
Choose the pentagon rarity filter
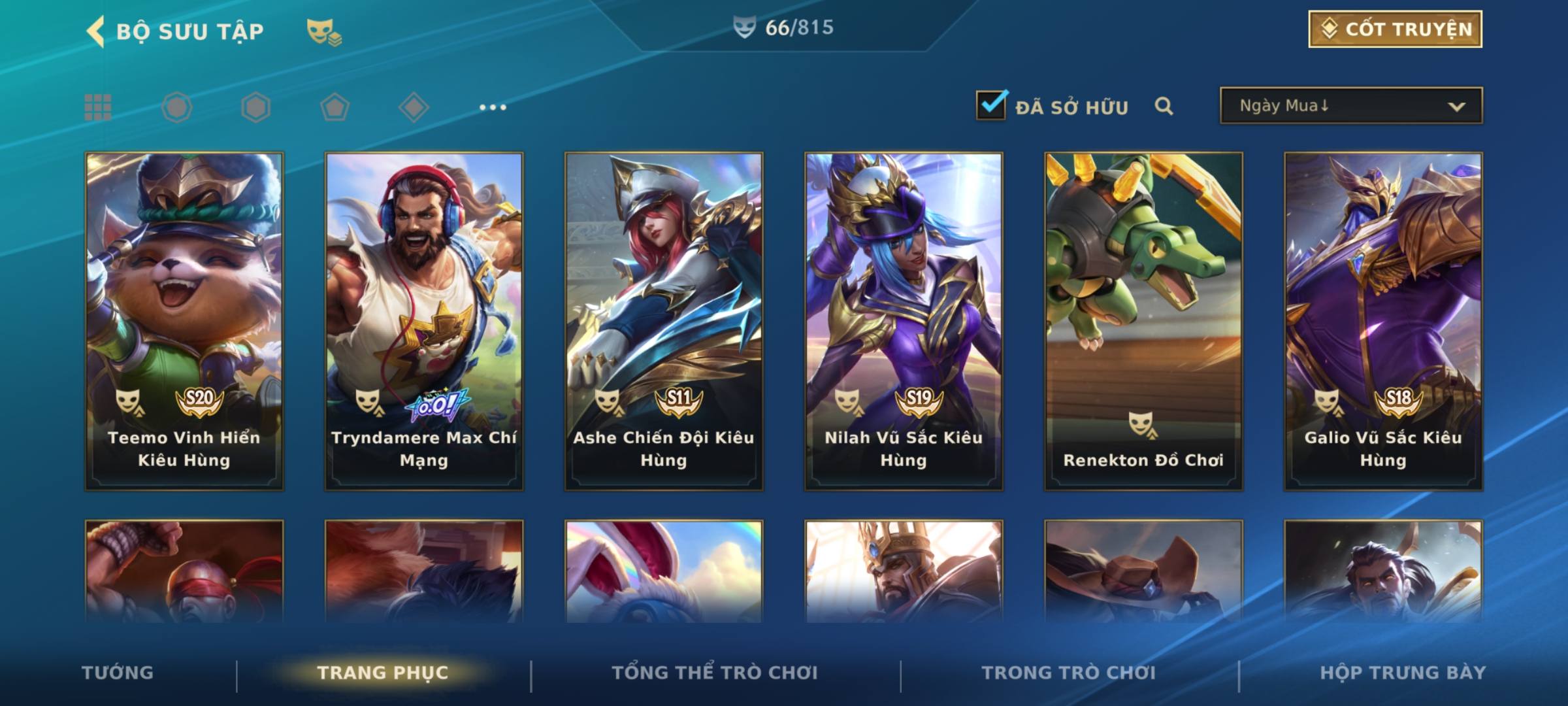click(x=335, y=107)
